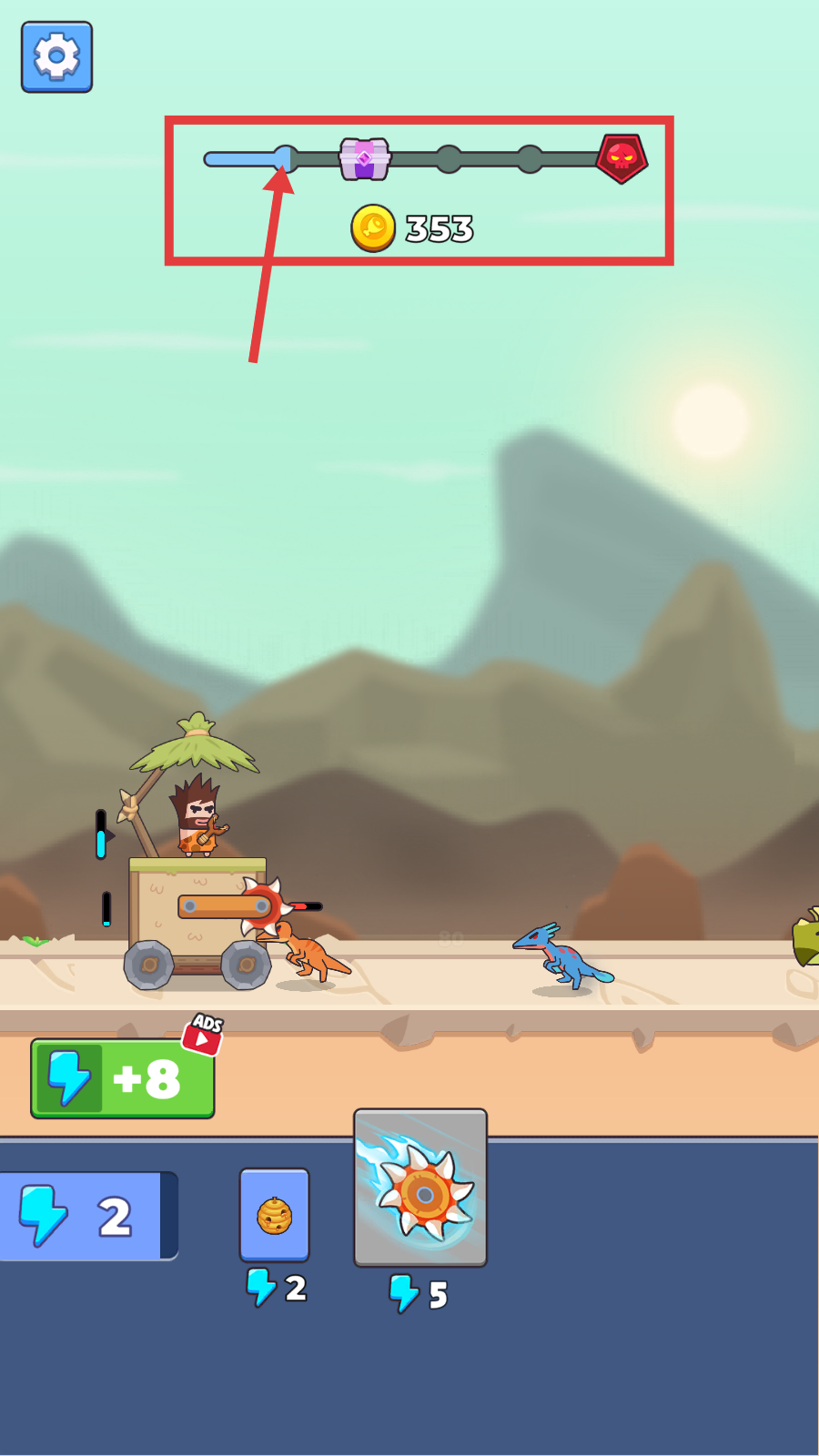Select the beehive card costing 2 energy
Viewport: 819px width, 1456px height.
coord(275,1215)
